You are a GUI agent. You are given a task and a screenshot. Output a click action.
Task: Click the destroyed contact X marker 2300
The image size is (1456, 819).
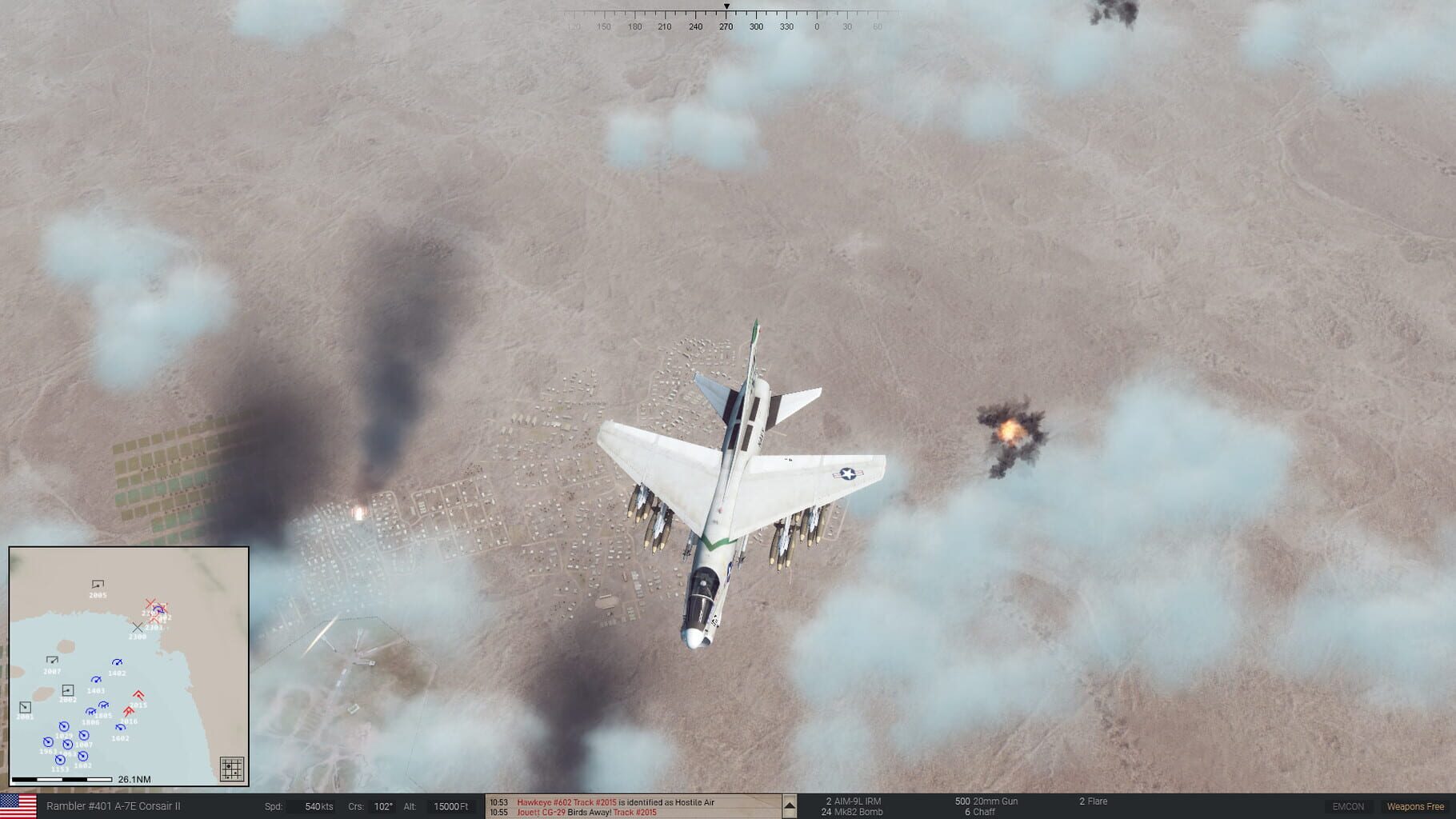(138, 627)
